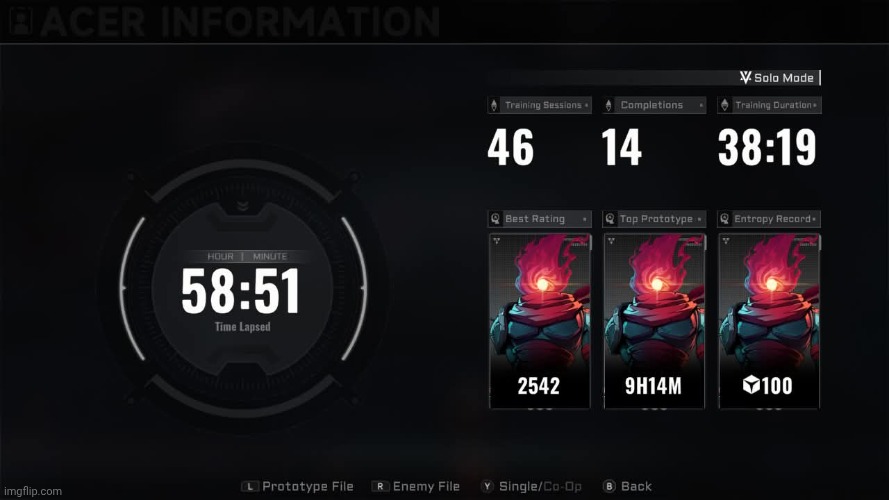Open the Top Prototype card showing 9H14M
Screen dimensions: 889x500
point(654,321)
